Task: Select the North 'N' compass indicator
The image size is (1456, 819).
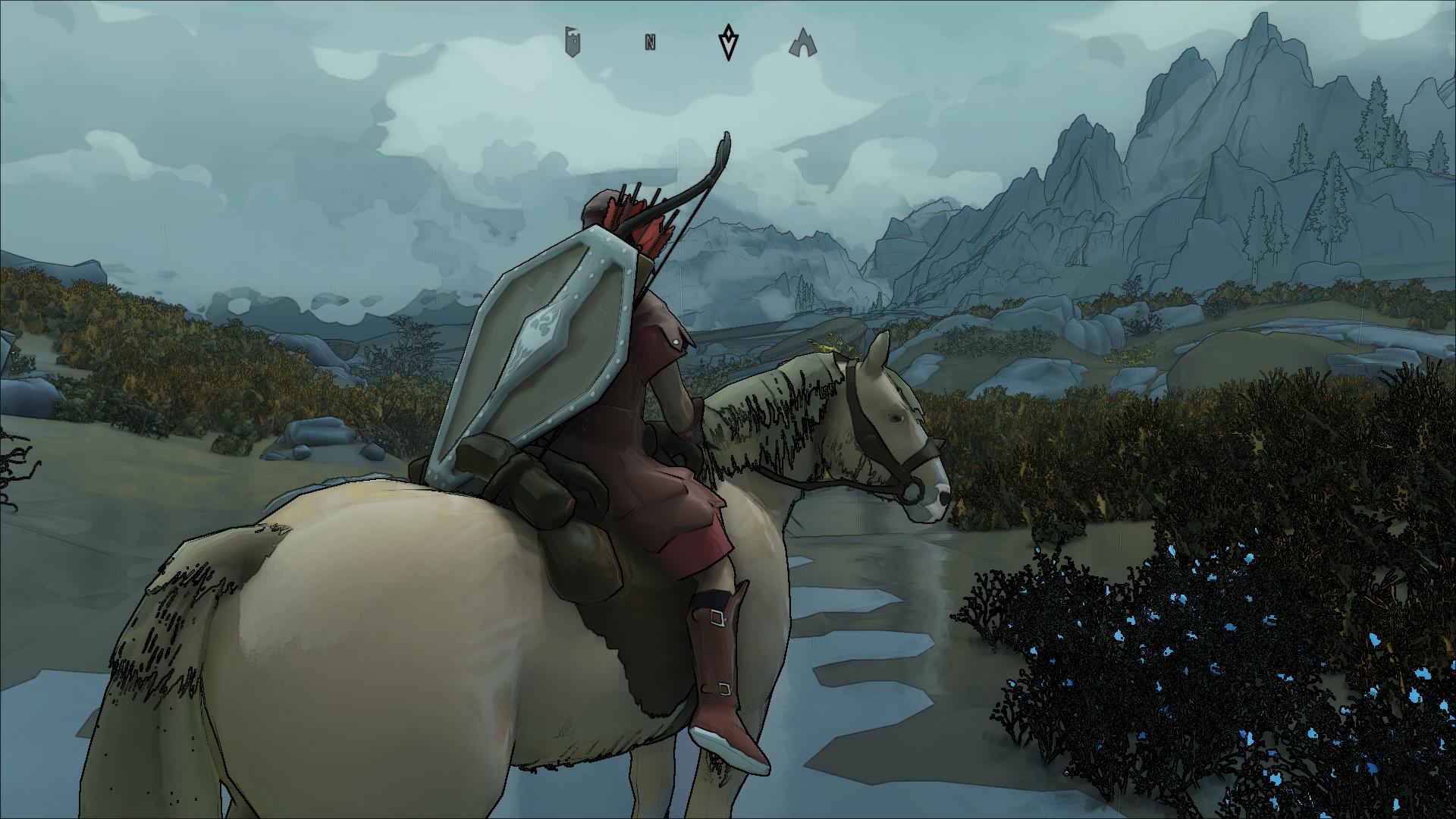Action: click(650, 42)
